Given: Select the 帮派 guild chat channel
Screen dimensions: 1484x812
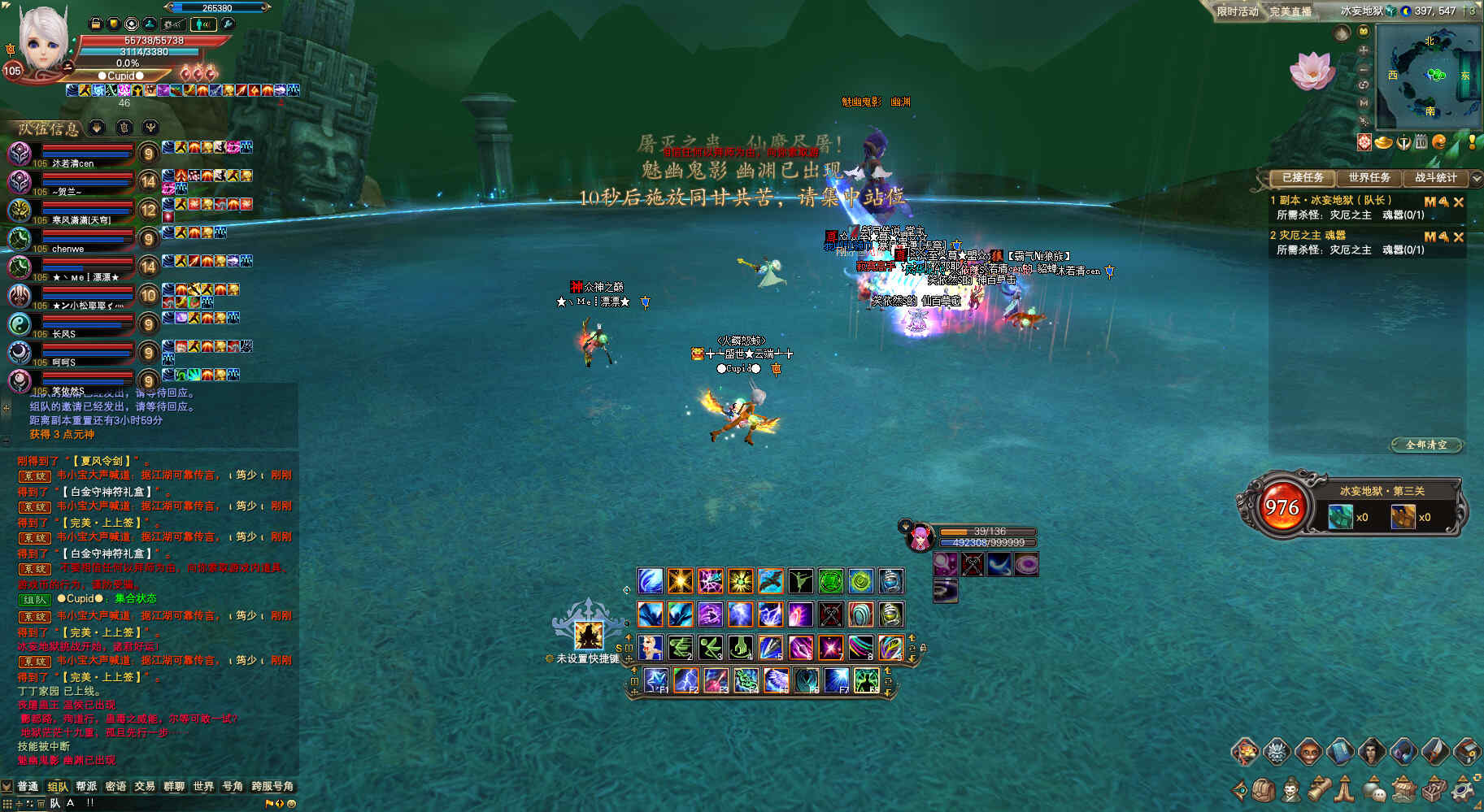Looking at the screenshot, I should tap(86, 786).
